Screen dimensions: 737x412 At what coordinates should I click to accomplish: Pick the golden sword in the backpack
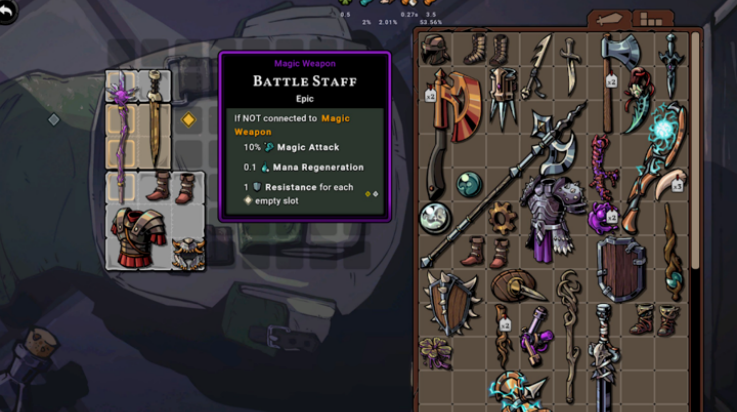coord(154,120)
